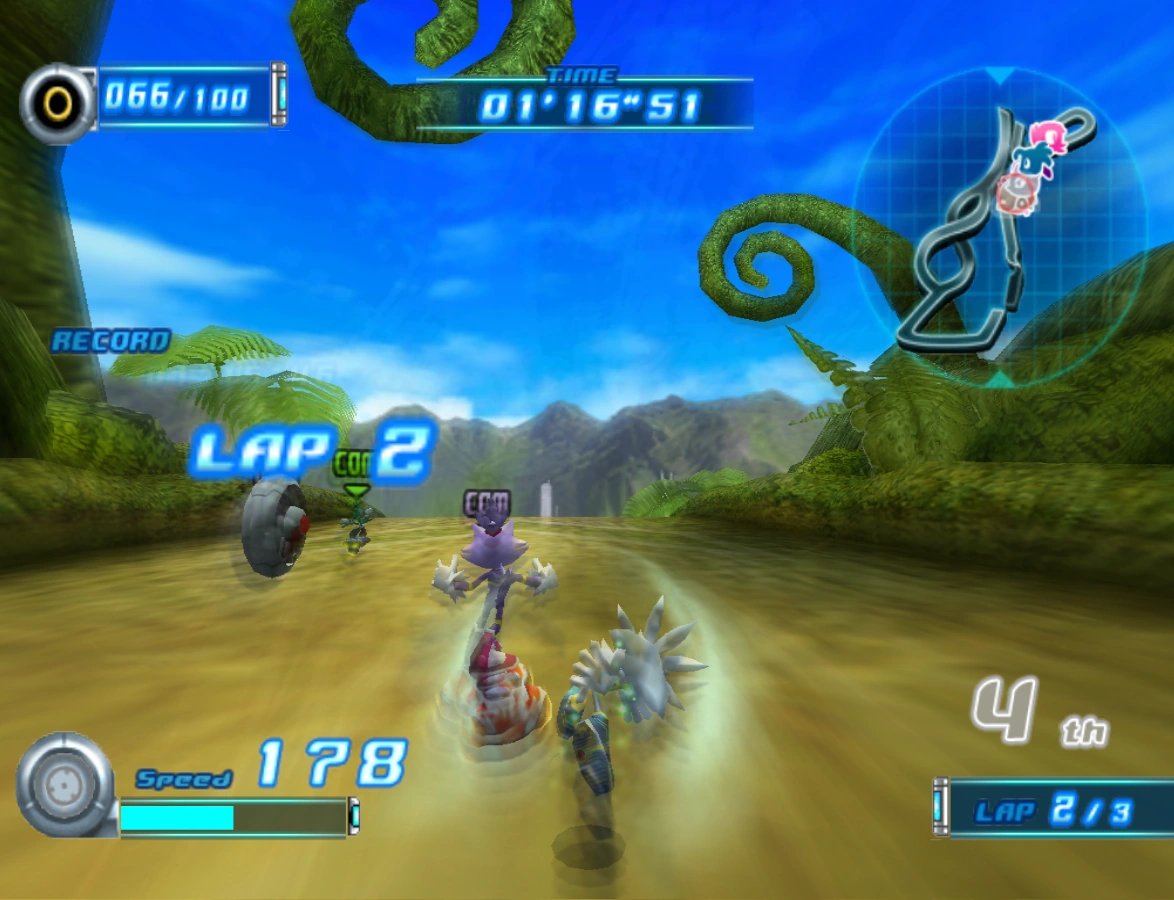Click the RECORD label

(110, 342)
